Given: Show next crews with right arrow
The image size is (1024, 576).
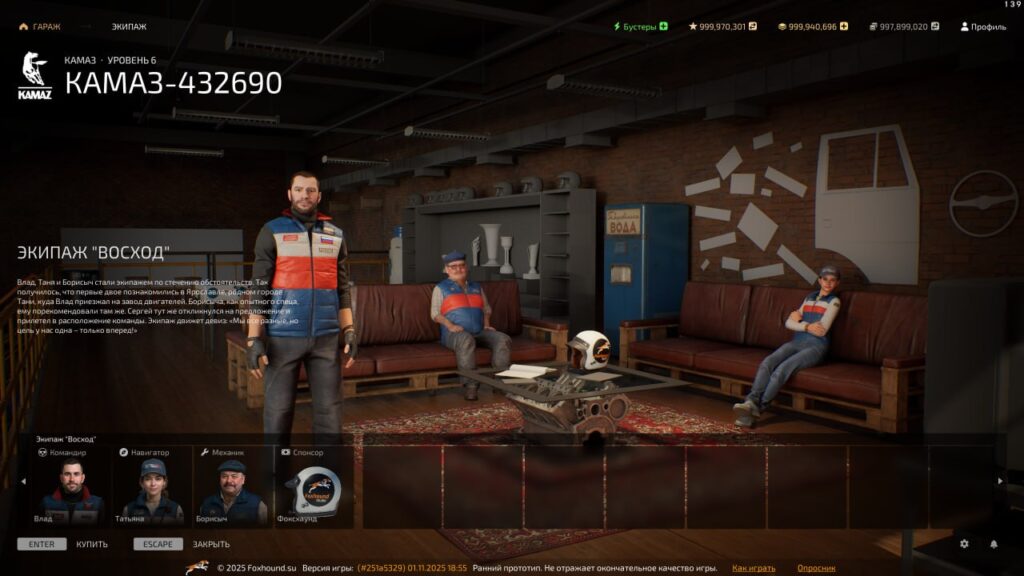Looking at the screenshot, I should pyautogui.click(x=1000, y=482).
